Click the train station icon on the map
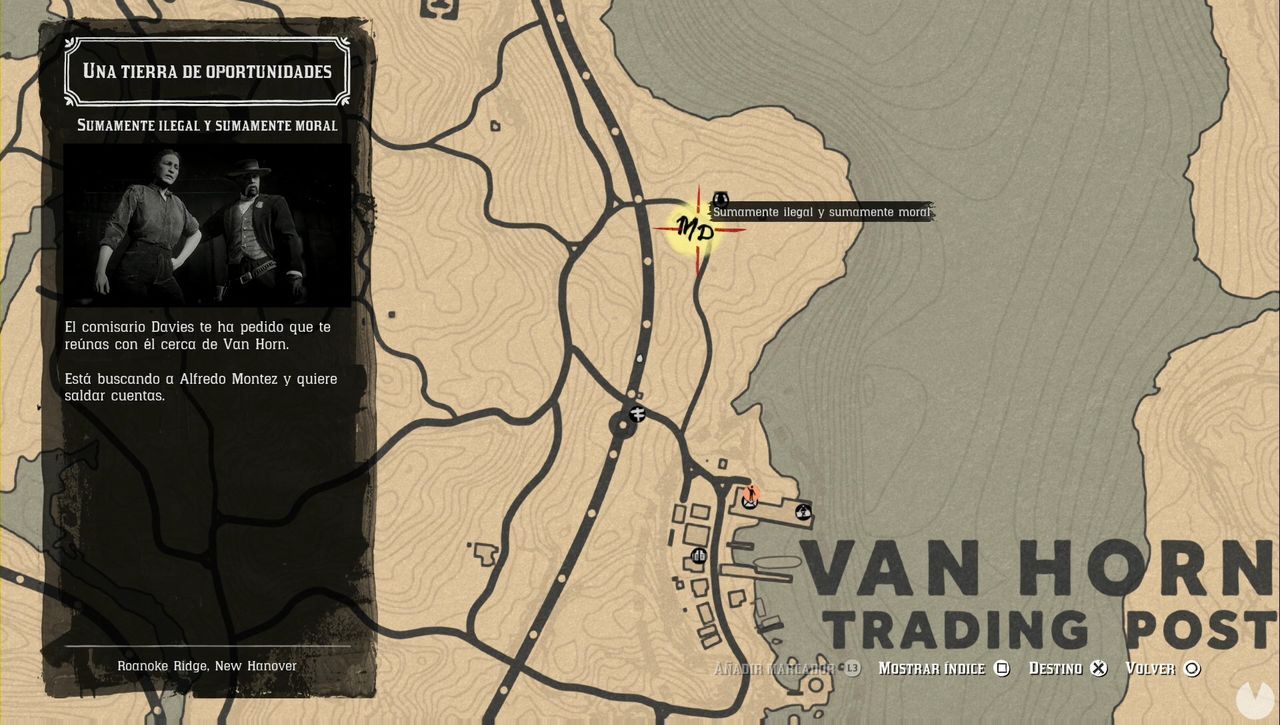The height and width of the screenshot is (725, 1280). (637, 414)
